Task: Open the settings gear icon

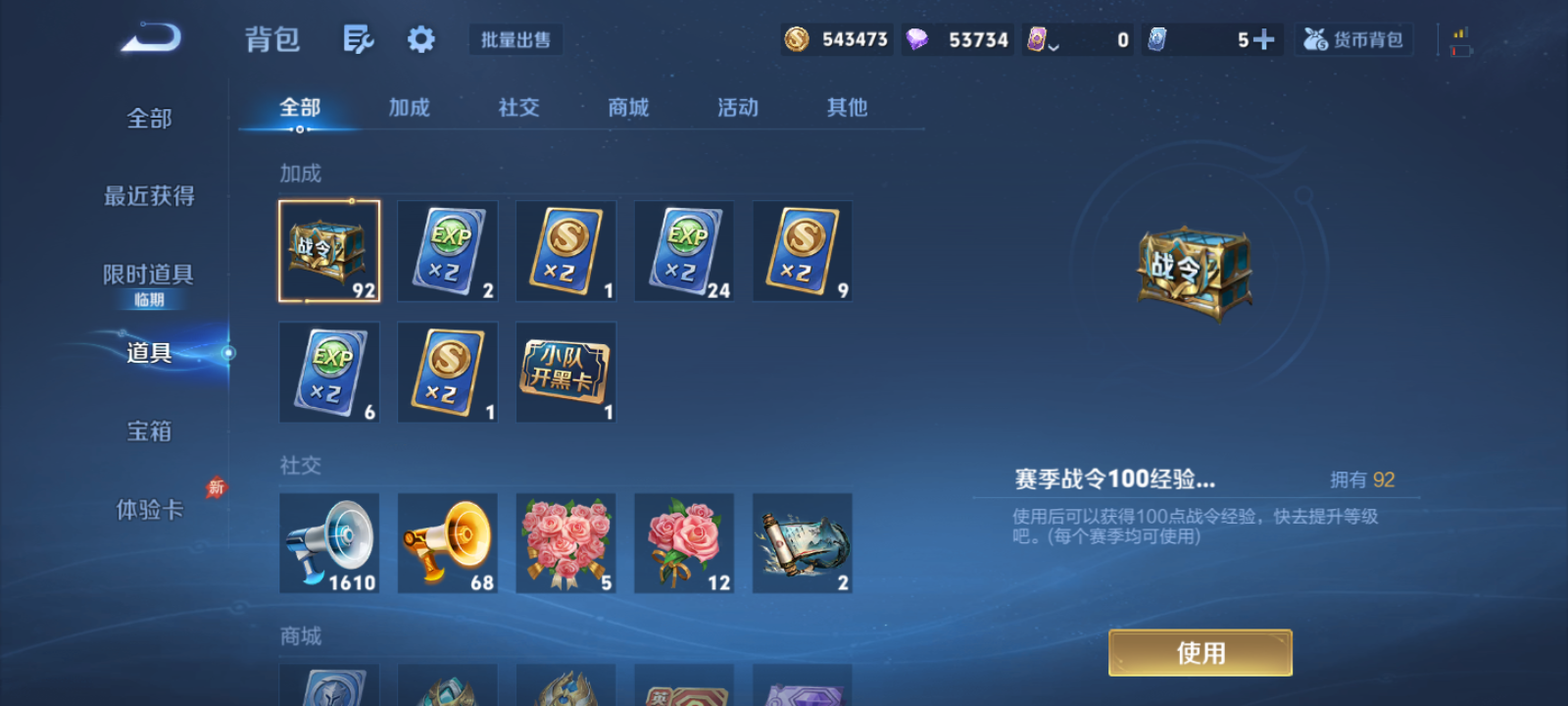Action: 420,37
